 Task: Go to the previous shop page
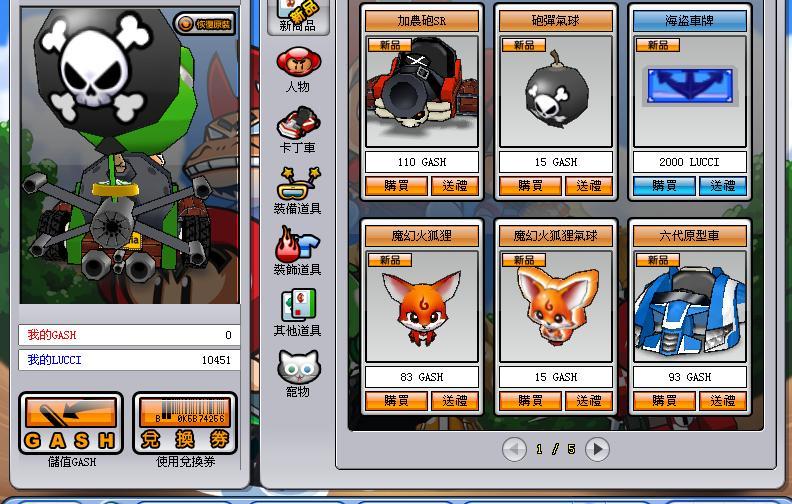[x=514, y=450]
